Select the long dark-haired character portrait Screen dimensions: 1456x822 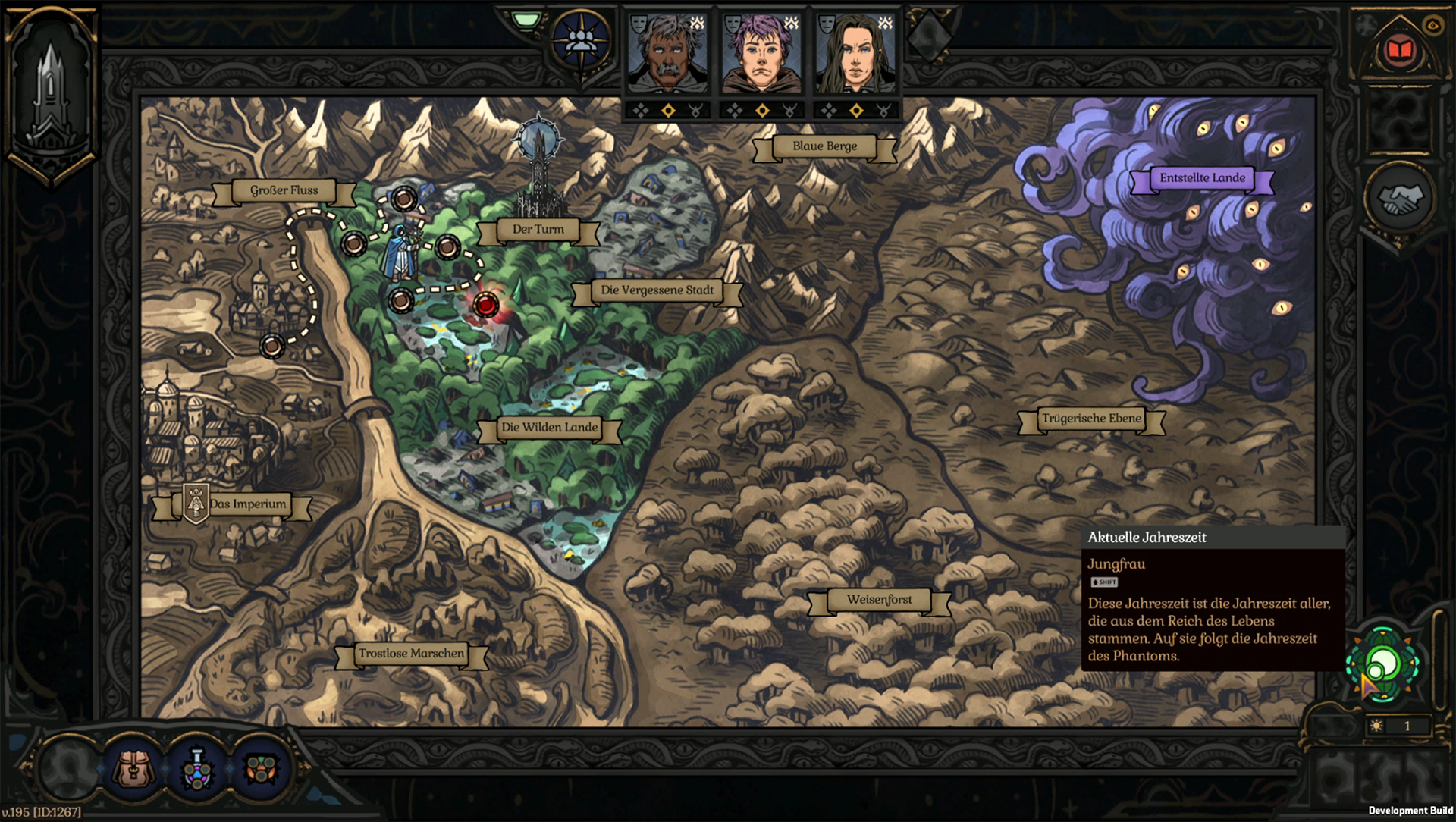click(855, 54)
